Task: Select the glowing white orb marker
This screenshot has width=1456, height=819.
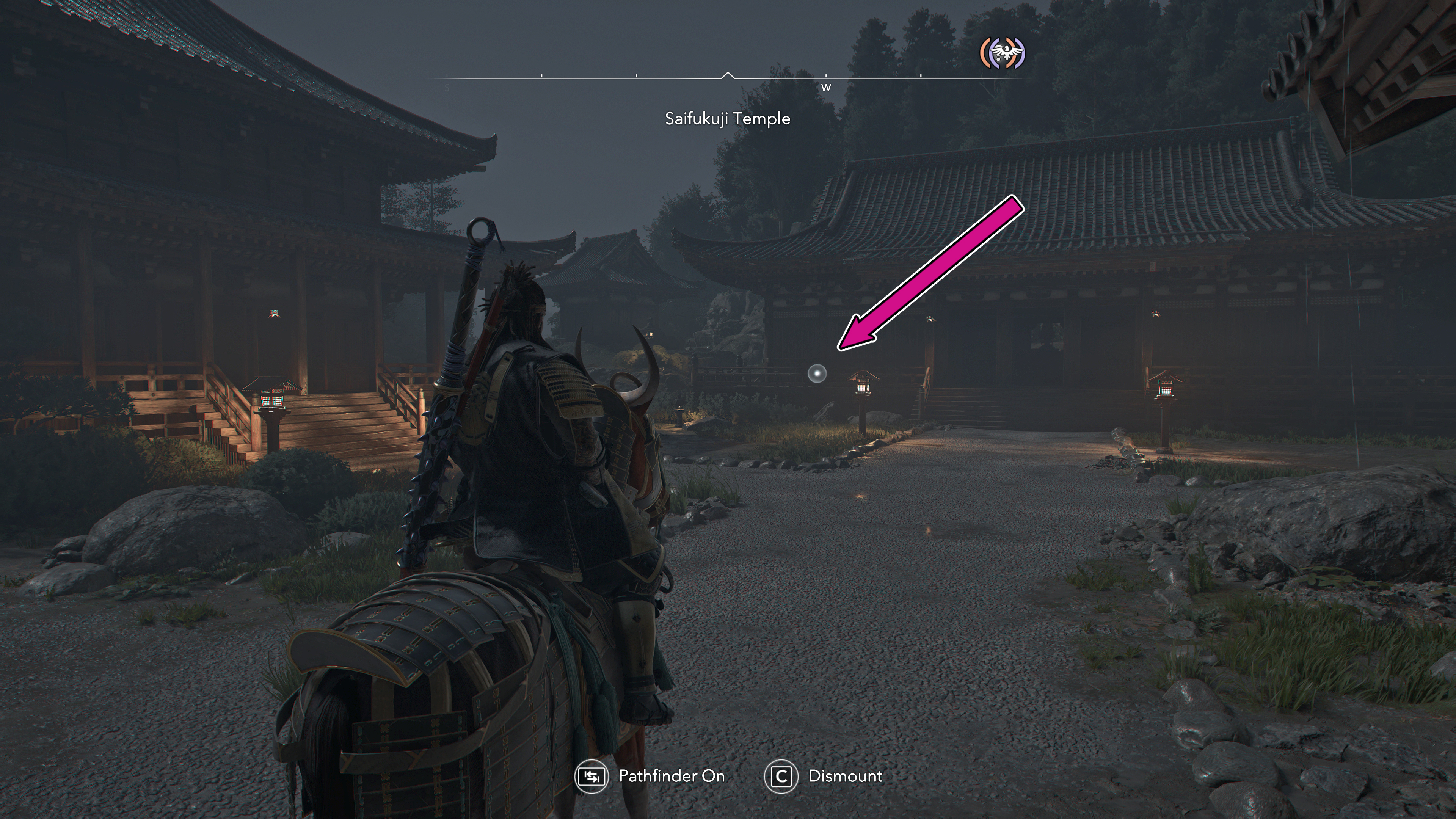Action: pos(817,373)
